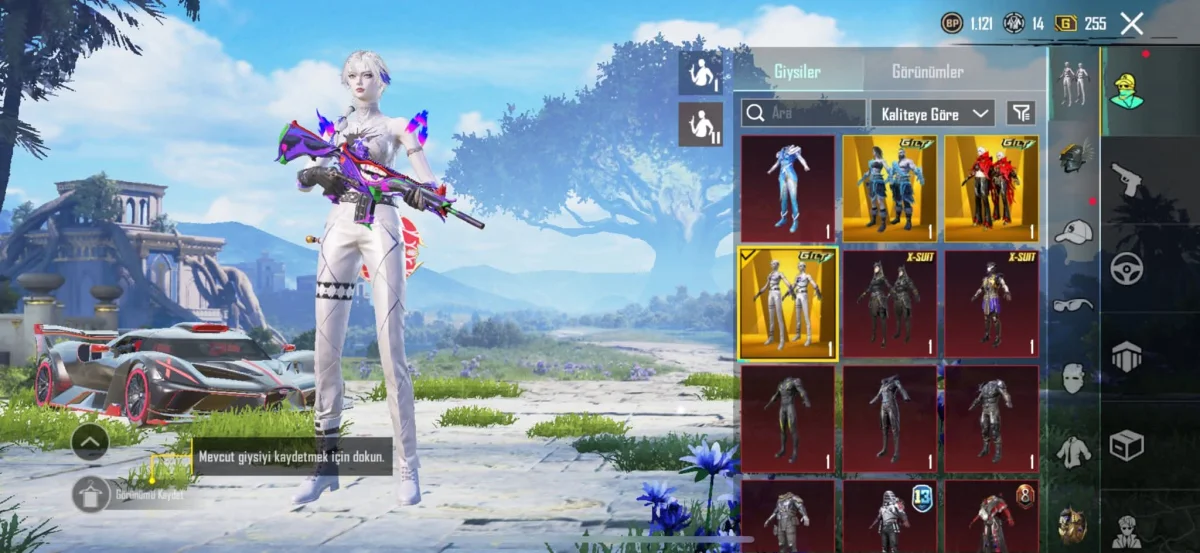Close the inventory screen with the X
The image size is (1200, 553).
click(x=1131, y=24)
